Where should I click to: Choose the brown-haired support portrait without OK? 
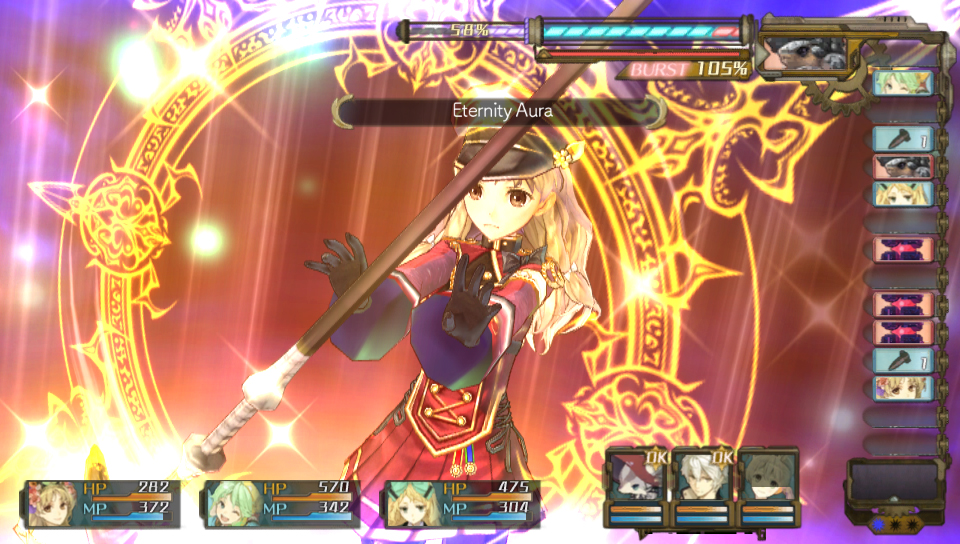768,478
